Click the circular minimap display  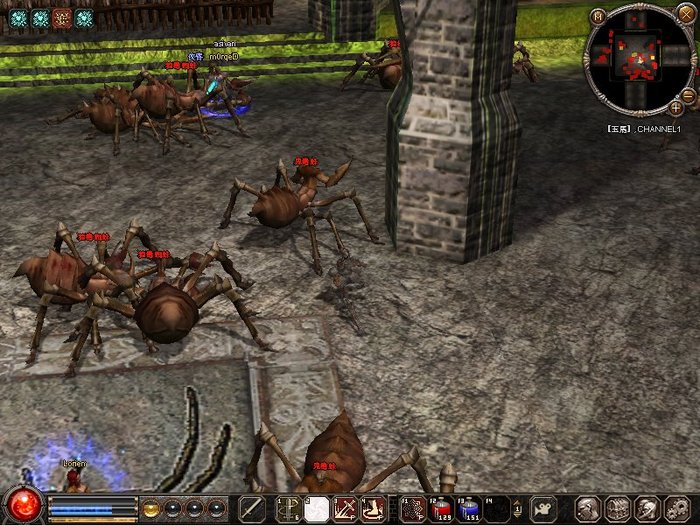tap(638, 60)
